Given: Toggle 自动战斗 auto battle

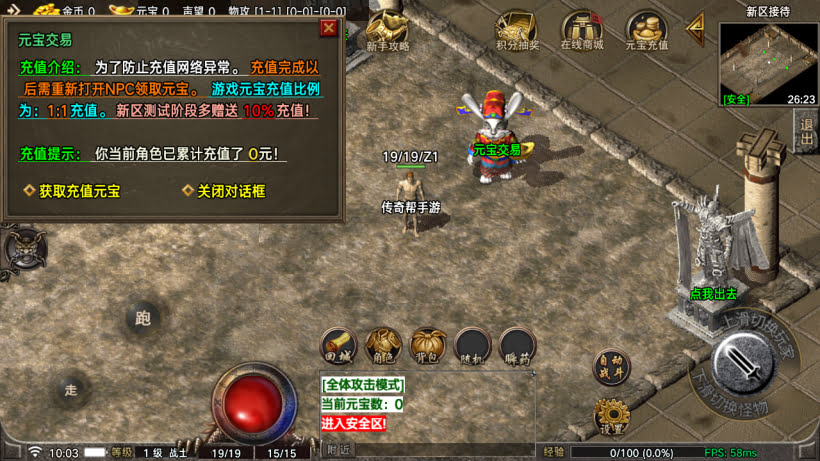Looking at the screenshot, I should [x=612, y=366].
